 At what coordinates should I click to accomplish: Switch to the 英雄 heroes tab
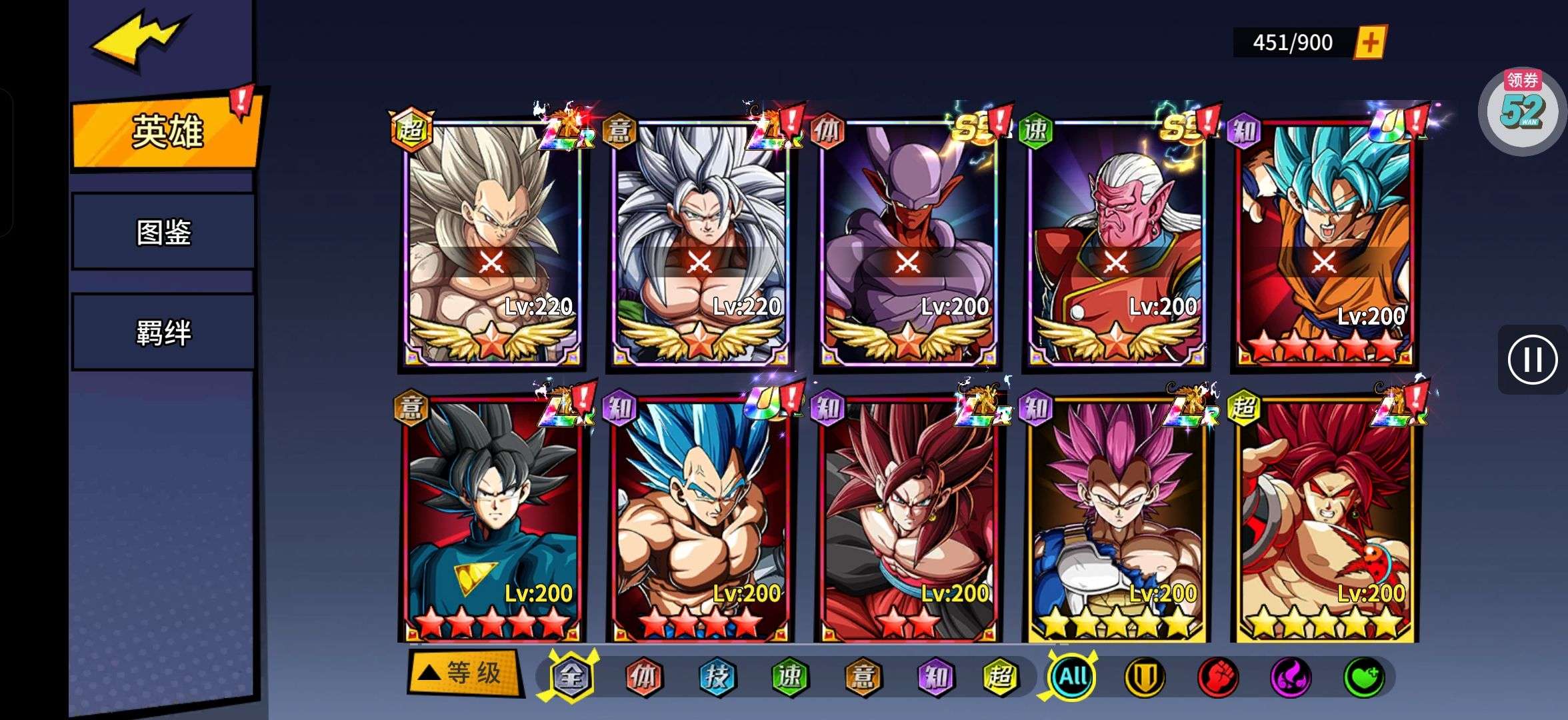tap(165, 132)
